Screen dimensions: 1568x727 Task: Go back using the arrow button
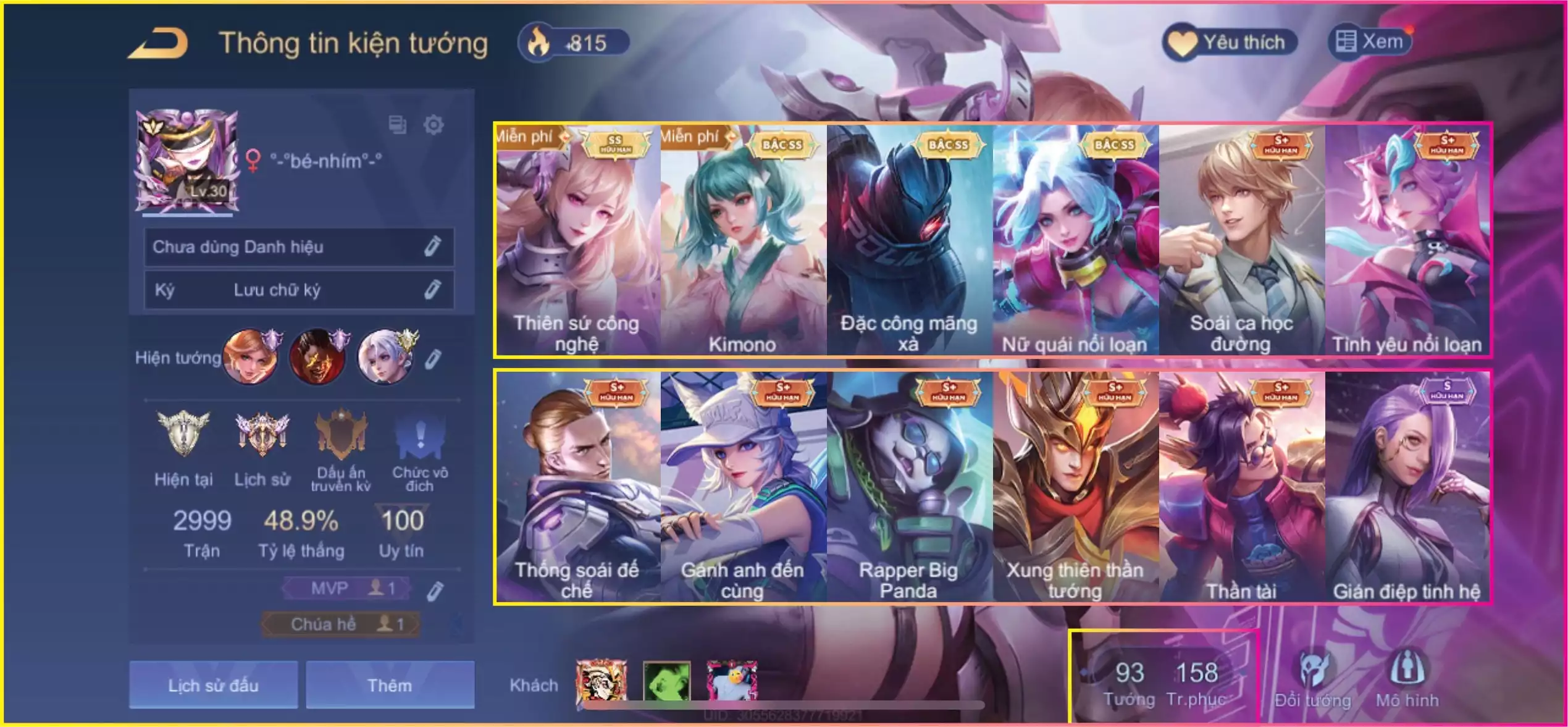click(x=158, y=43)
